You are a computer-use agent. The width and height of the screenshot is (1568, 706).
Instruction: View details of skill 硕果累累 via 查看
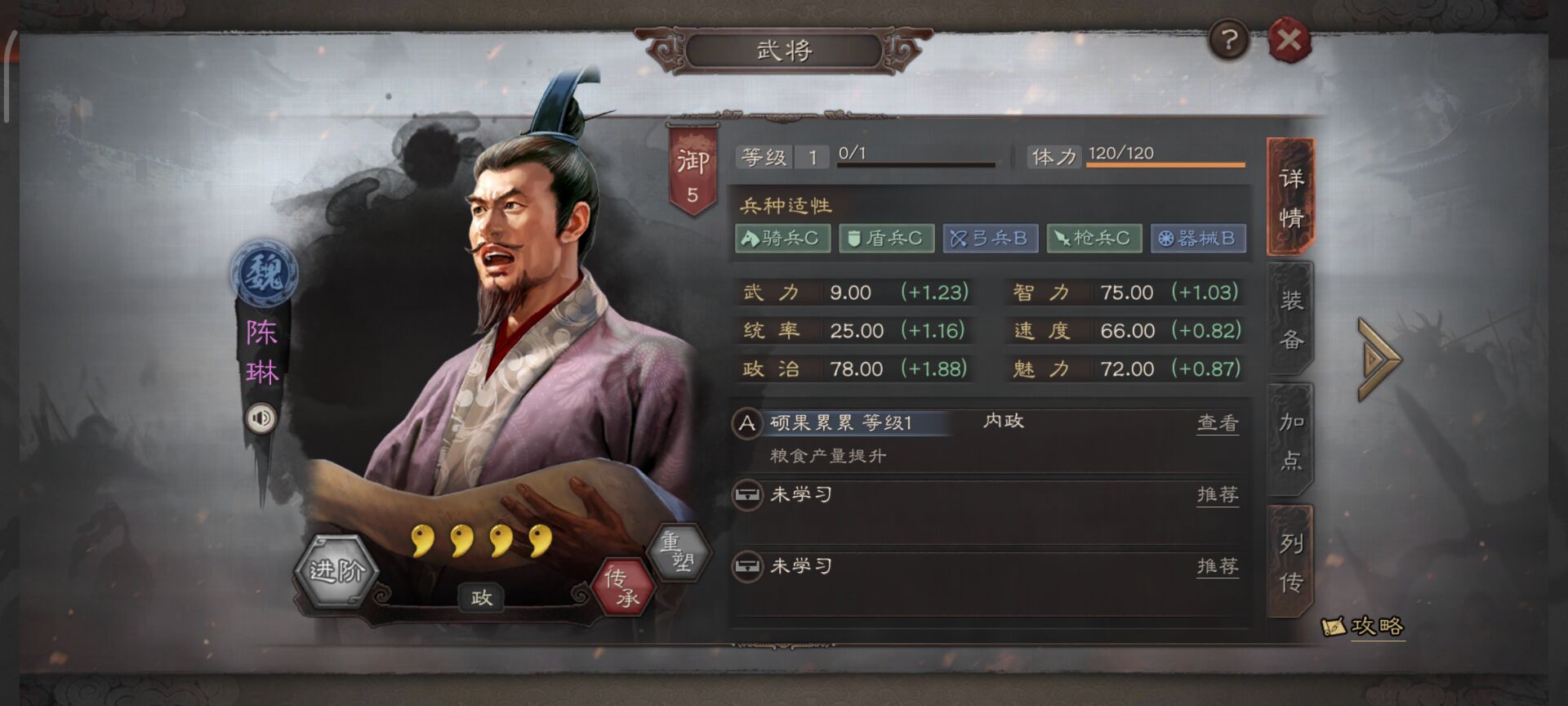point(1217,422)
